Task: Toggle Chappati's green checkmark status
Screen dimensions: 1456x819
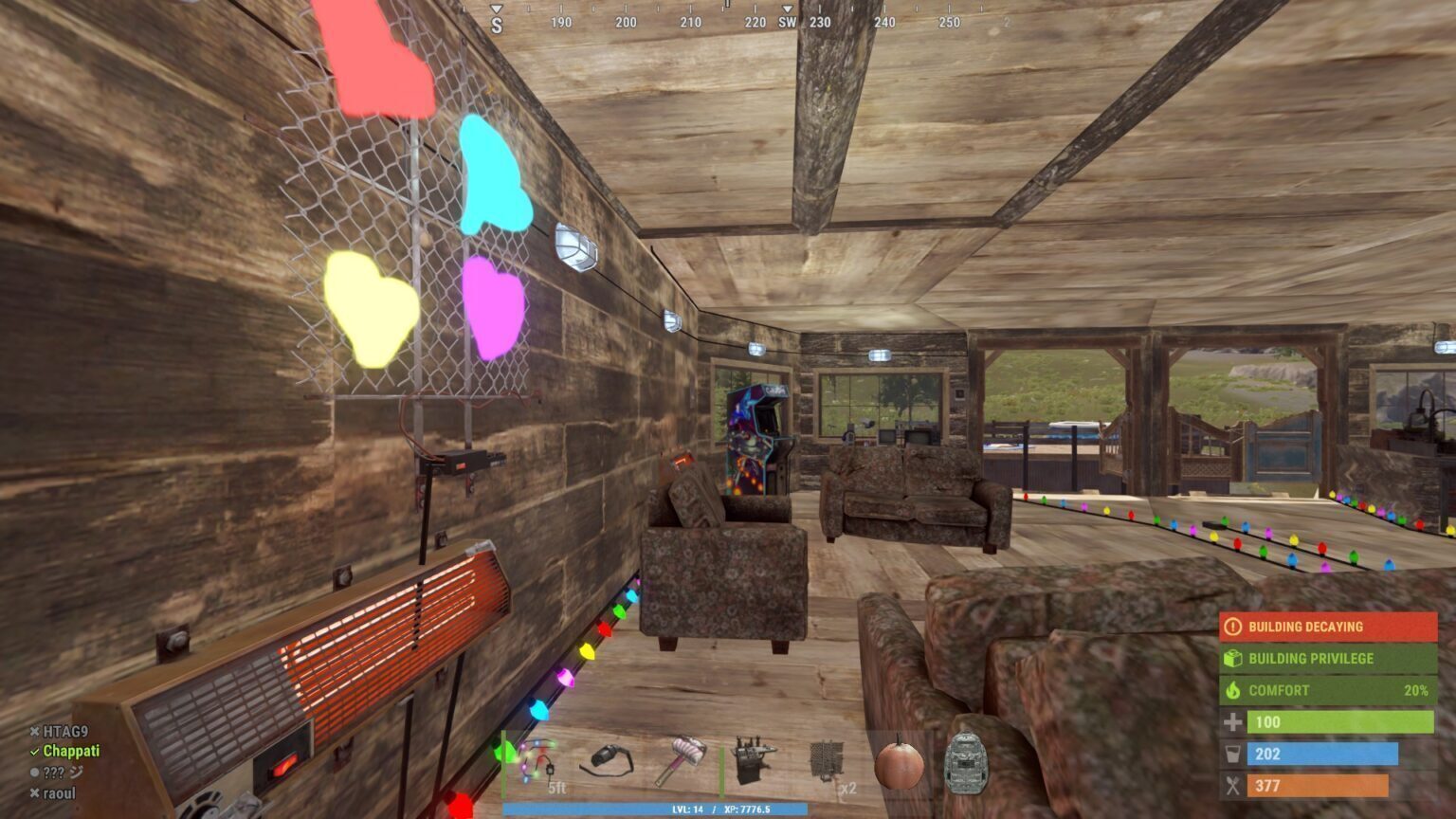Action: (x=32, y=753)
